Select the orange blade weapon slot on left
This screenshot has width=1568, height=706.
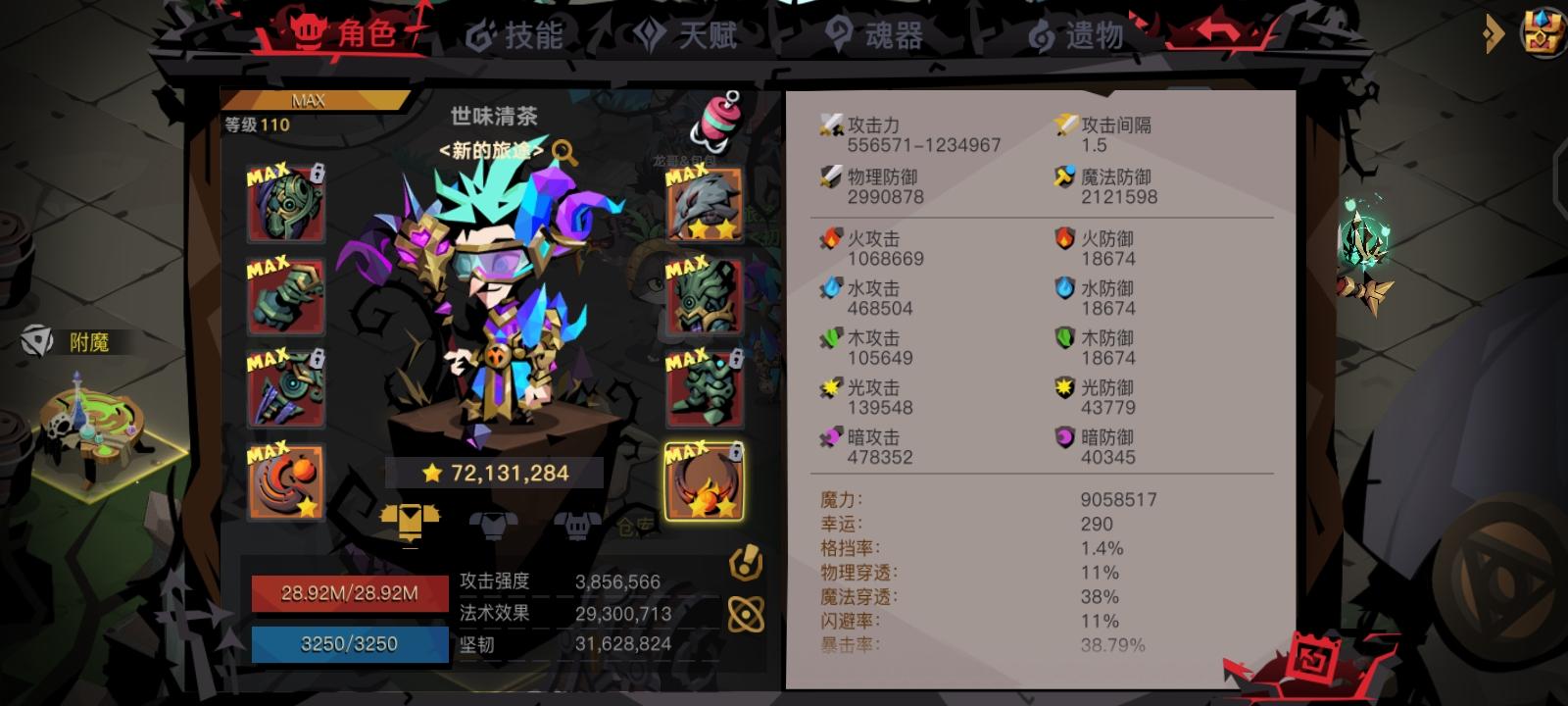tap(285, 480)
